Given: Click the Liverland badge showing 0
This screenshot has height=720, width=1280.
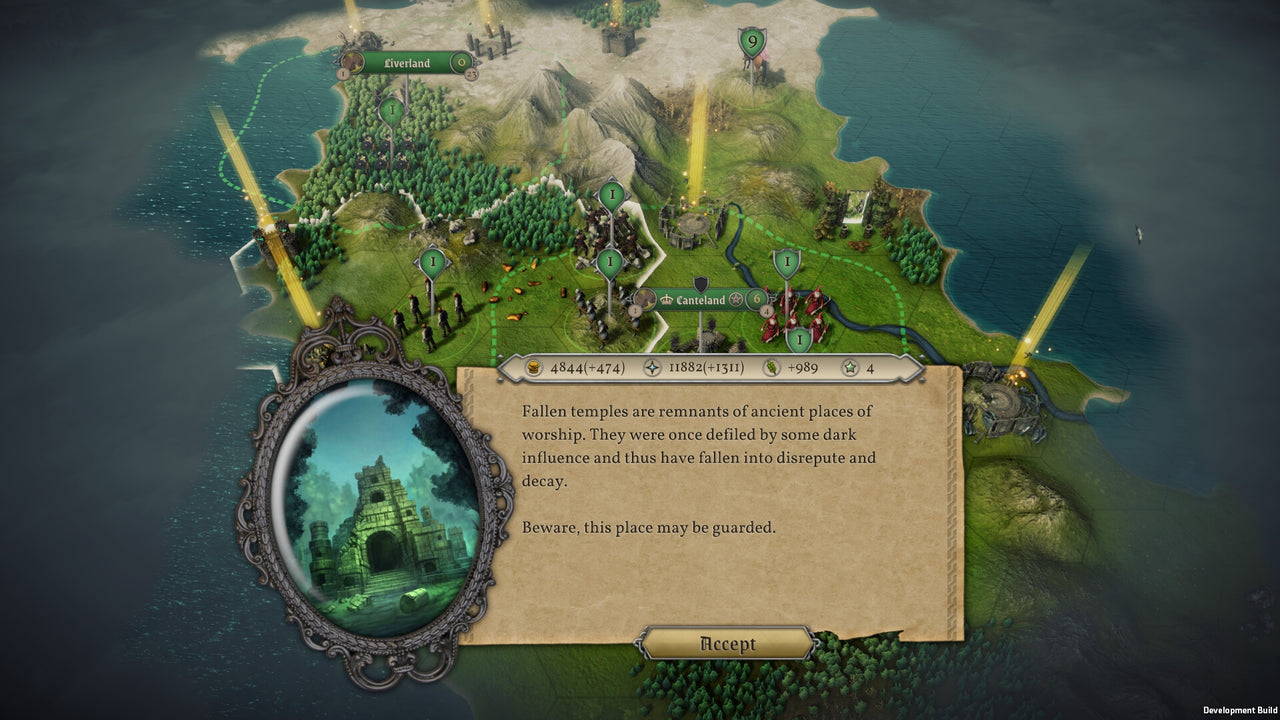Looking at the screenshot, I should pyautogui.click(x=460, y=62).
